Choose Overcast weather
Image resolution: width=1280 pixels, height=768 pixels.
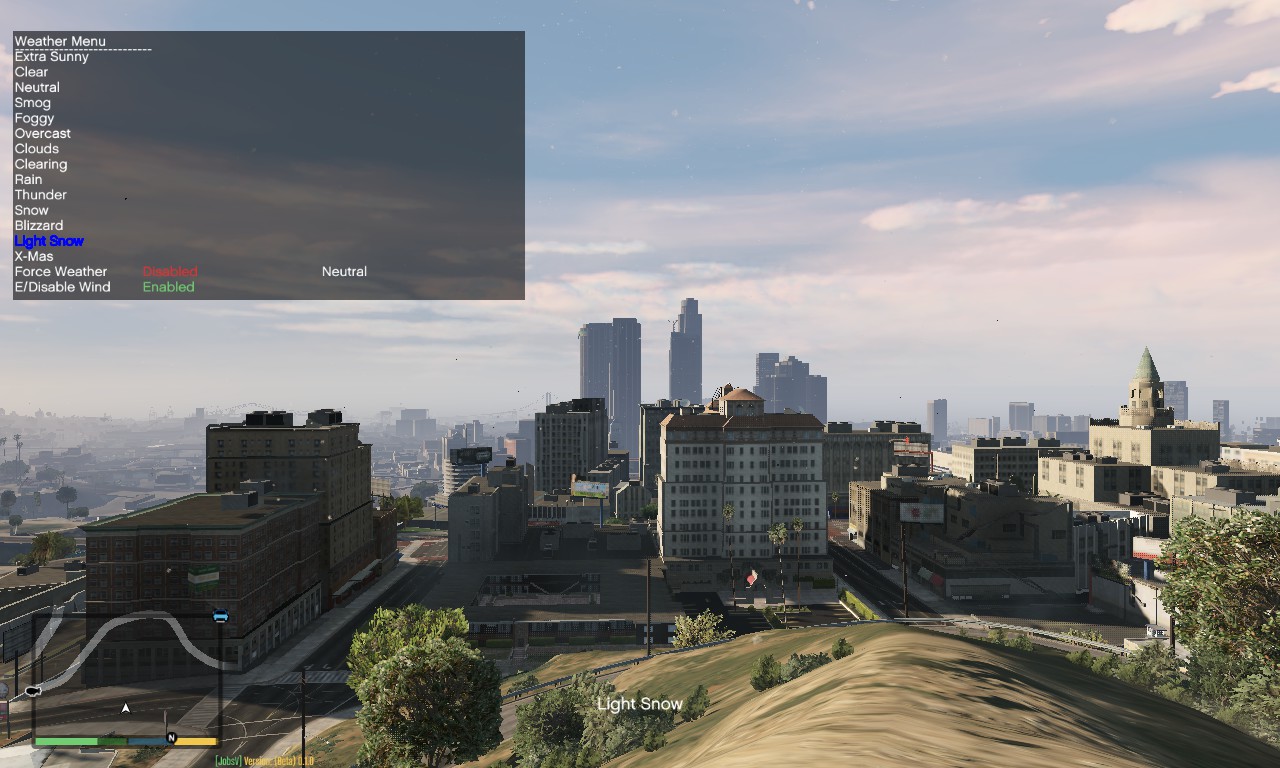tap(43, 133)
